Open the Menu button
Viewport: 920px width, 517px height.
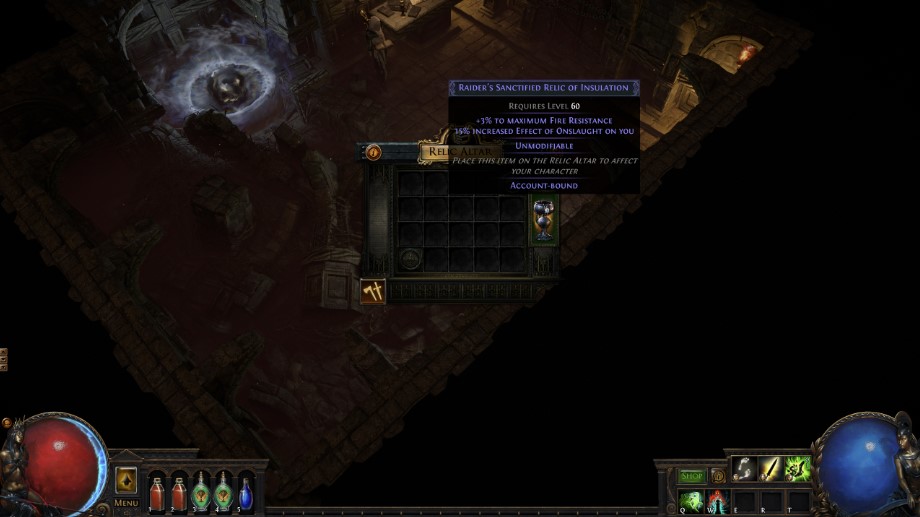(x=126, y=502)
